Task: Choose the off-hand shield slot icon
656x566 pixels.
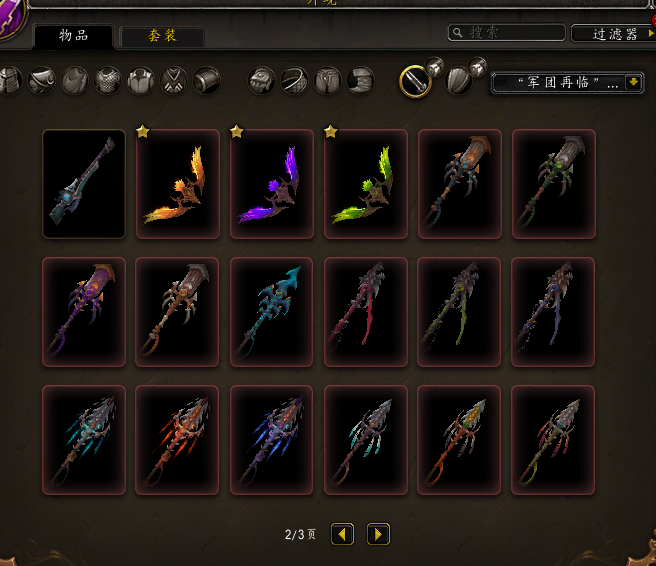Action: pyautogui.click(x=459, y=81)
